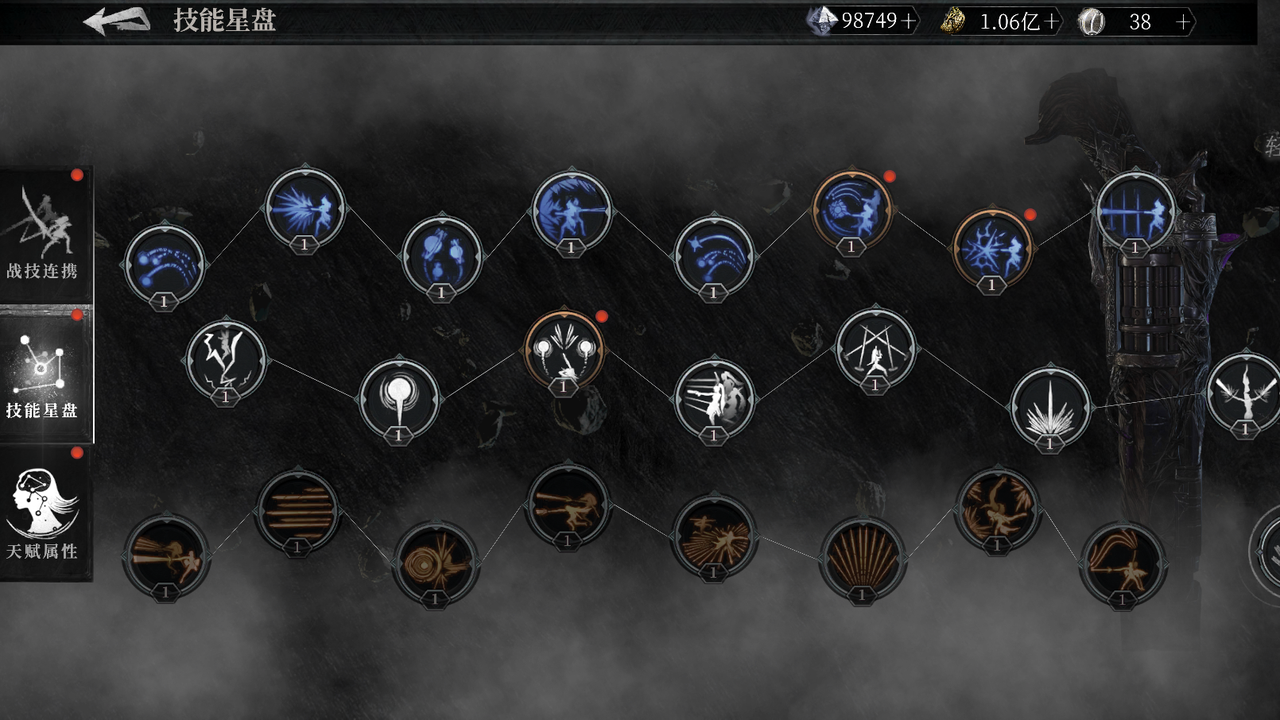1280x720 pixels.
Task: Select the orange fan of spears node
Action: pos(862,557)
